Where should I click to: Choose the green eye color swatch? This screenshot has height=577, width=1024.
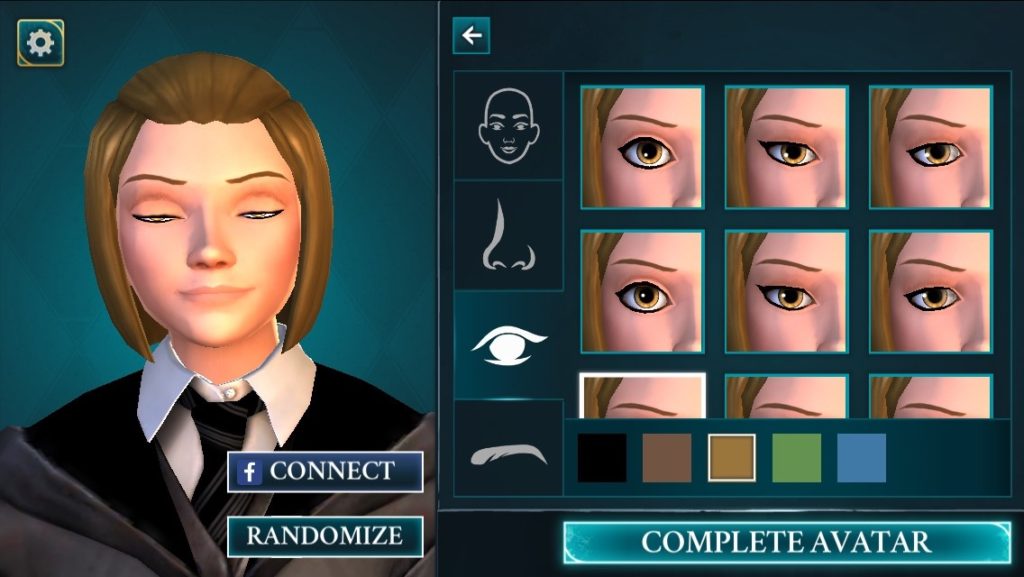click(797, 458)
